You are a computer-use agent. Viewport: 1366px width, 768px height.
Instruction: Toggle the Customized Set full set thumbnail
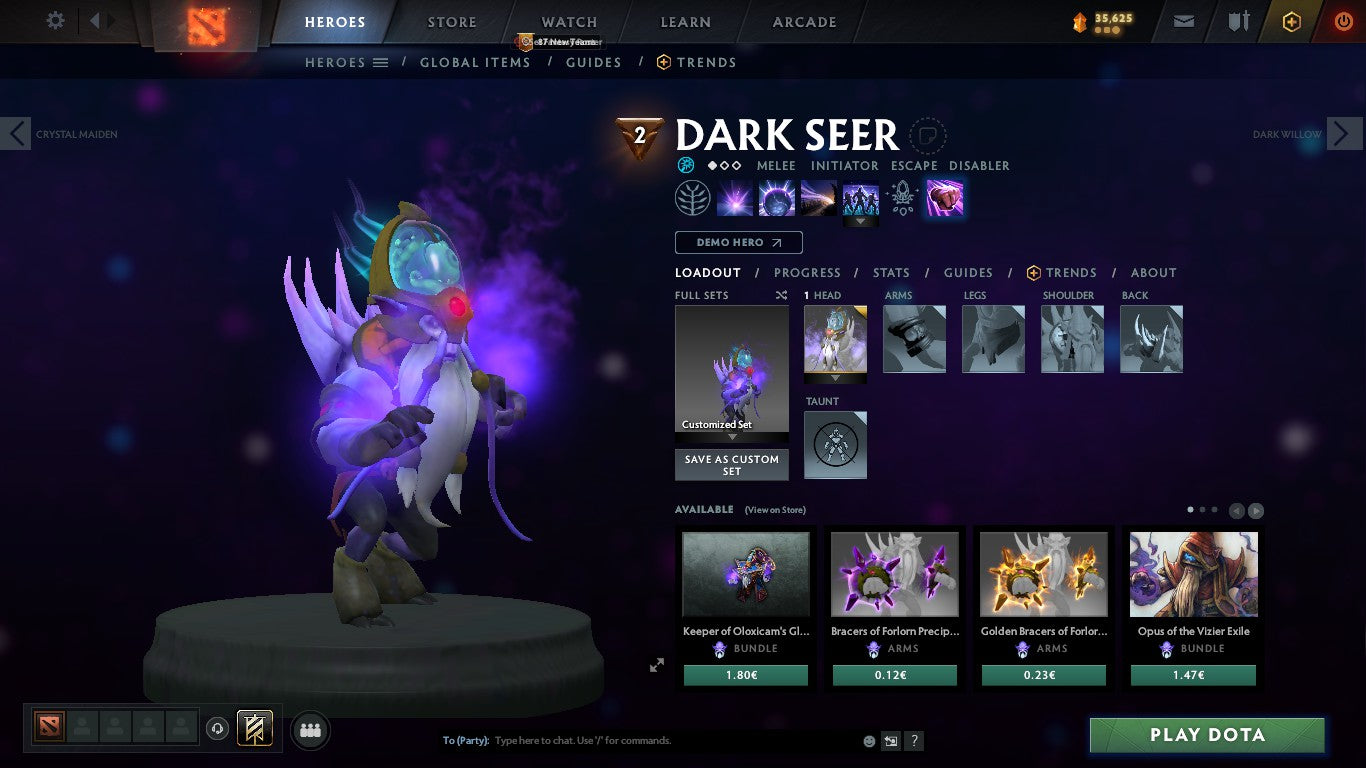[x=731, y=370]
